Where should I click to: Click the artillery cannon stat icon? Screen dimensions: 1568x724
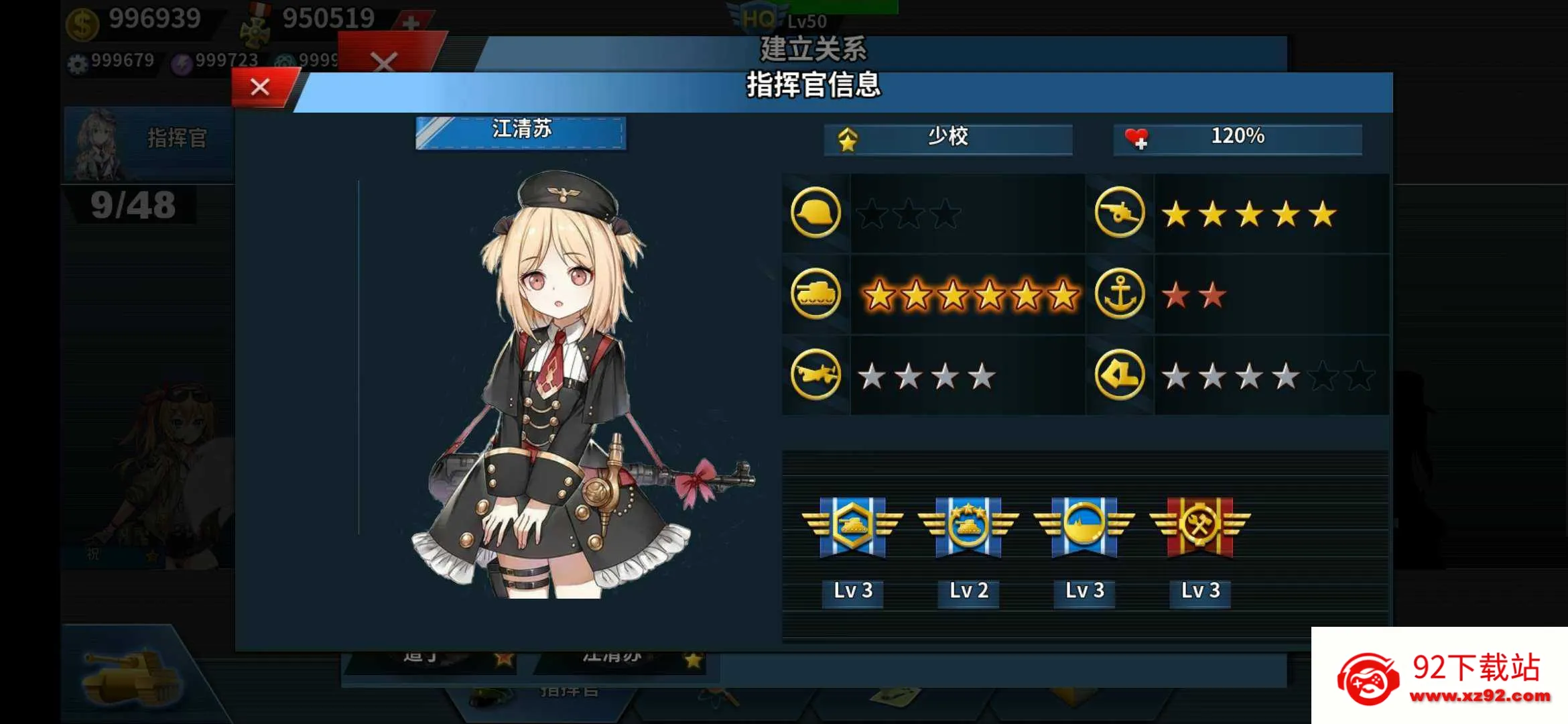[x=1119, y=213]
